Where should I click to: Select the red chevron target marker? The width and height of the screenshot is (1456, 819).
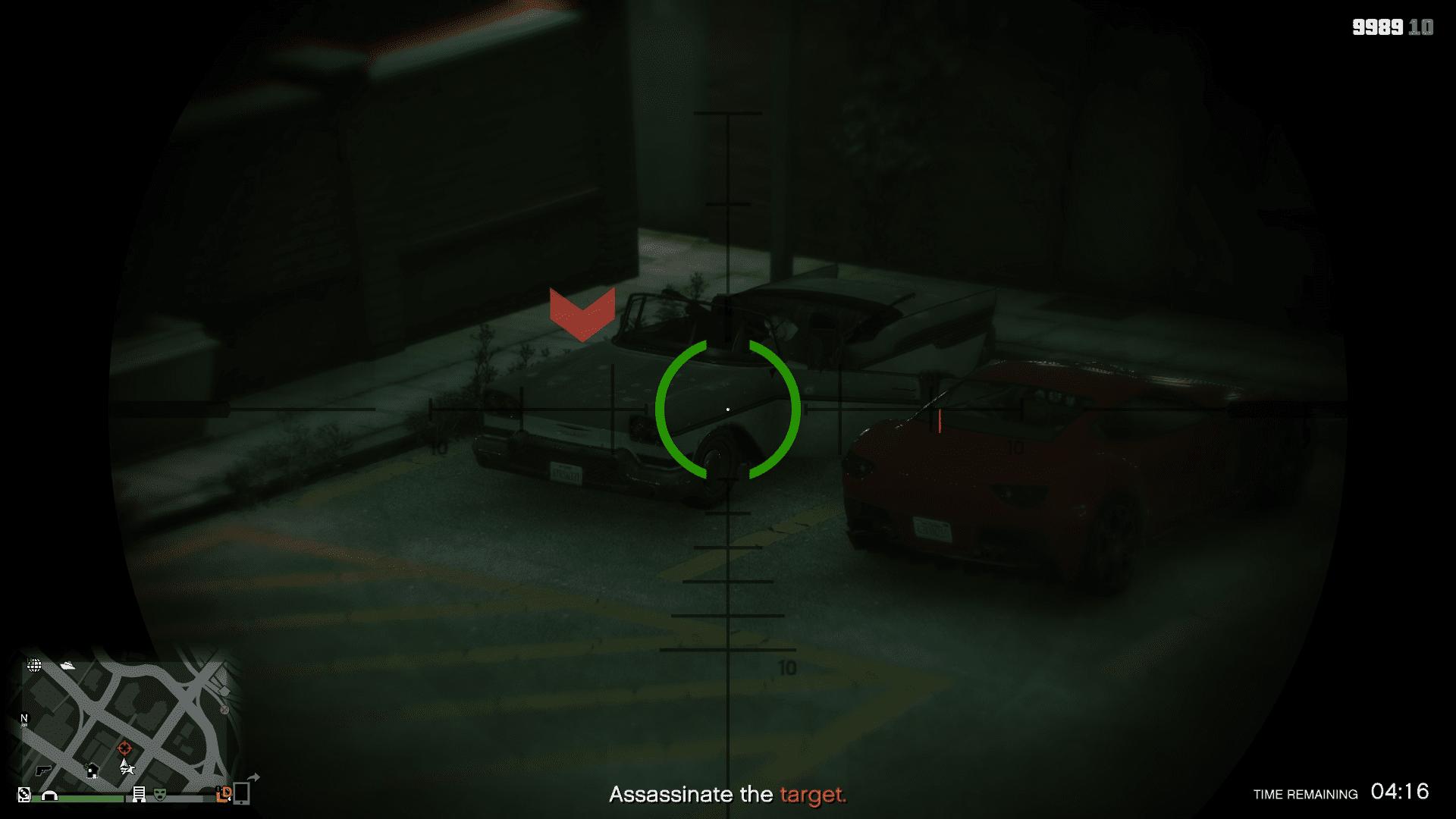click(x=582, y=314)
